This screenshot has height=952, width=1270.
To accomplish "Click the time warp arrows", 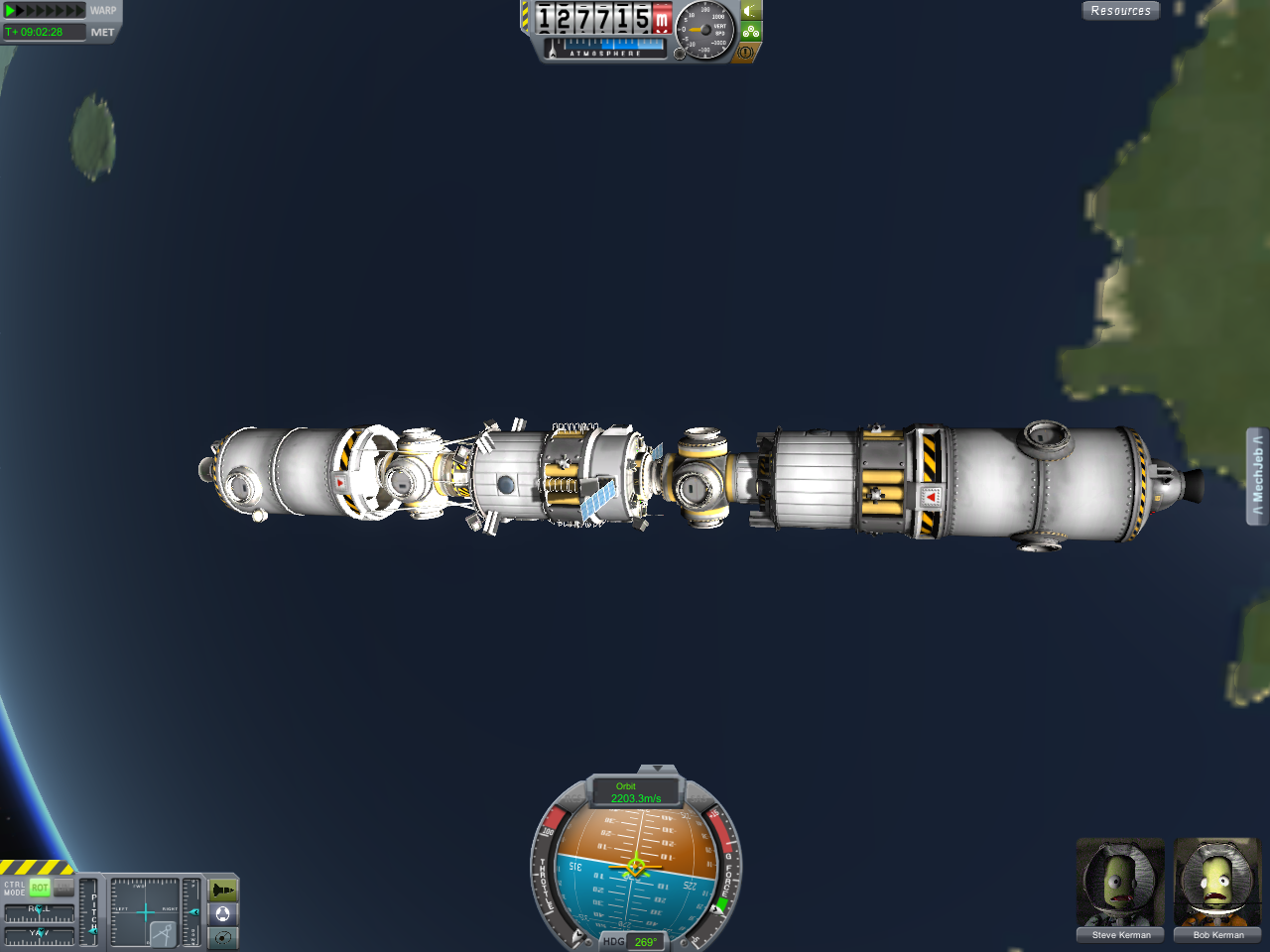I will (46, 11).
